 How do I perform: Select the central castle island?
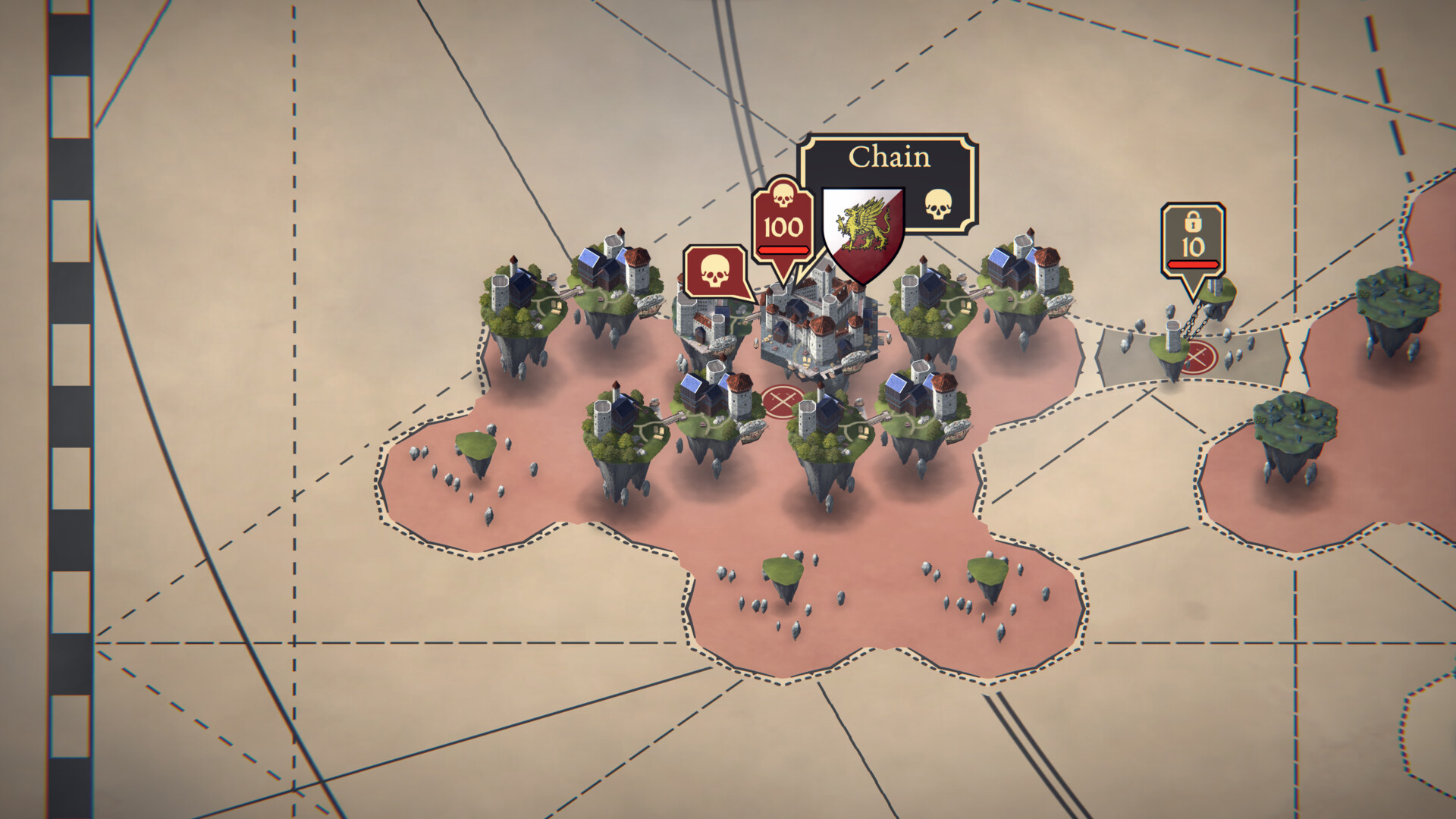(x=819, y=326)
